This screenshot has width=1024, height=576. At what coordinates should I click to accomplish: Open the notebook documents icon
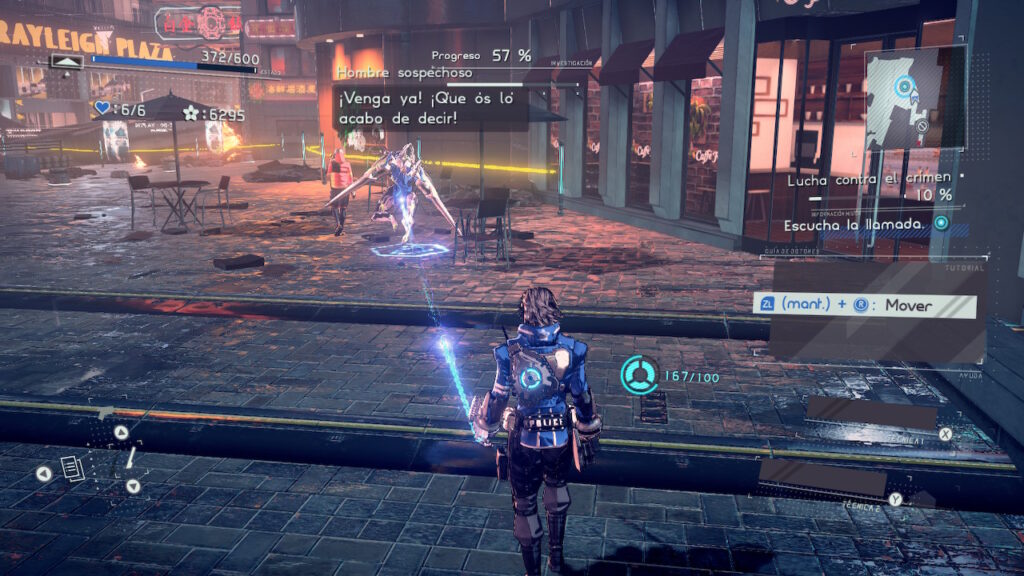[x=72, y=467]
